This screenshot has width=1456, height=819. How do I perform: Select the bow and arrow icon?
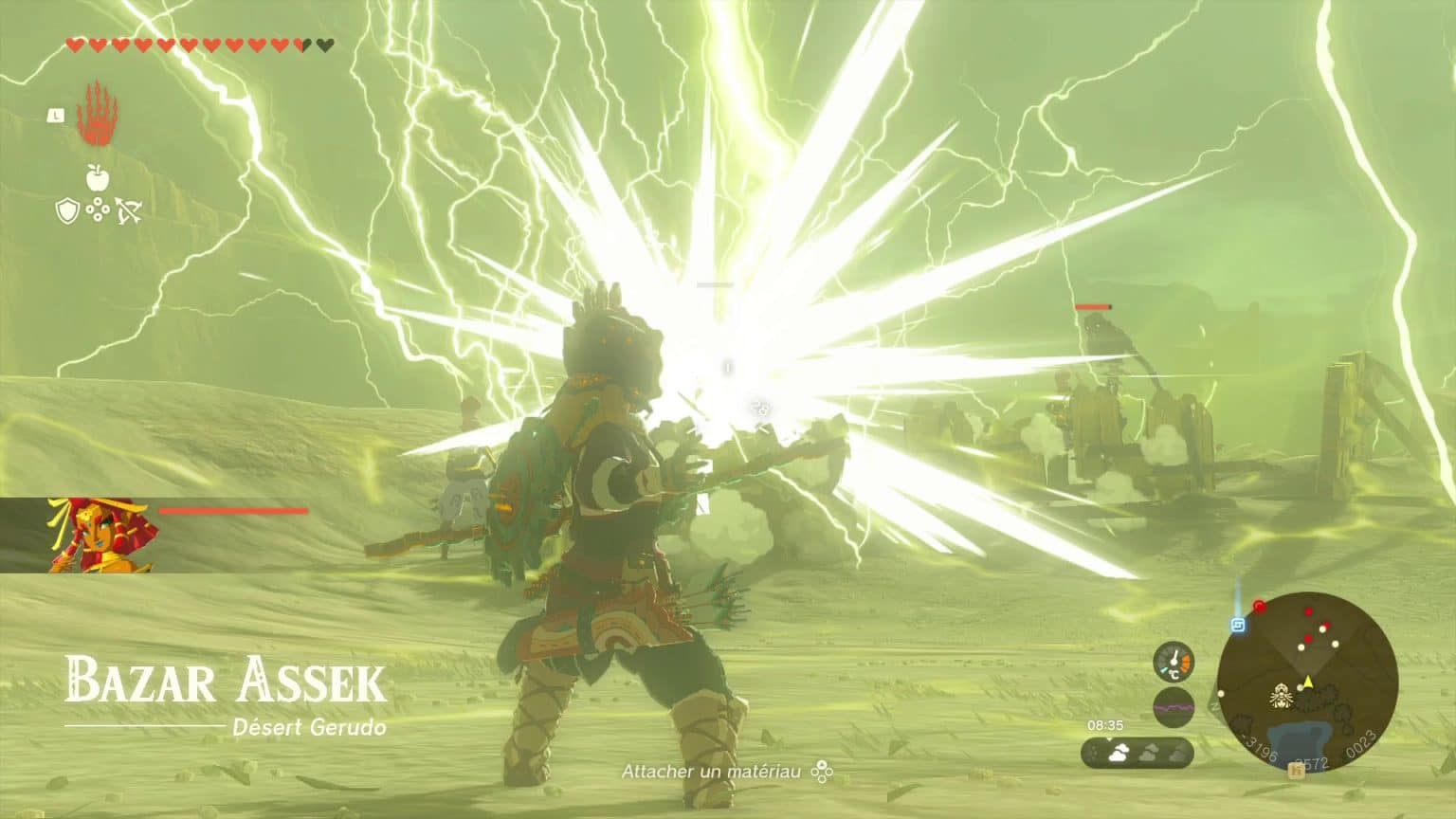click(128, 211)
